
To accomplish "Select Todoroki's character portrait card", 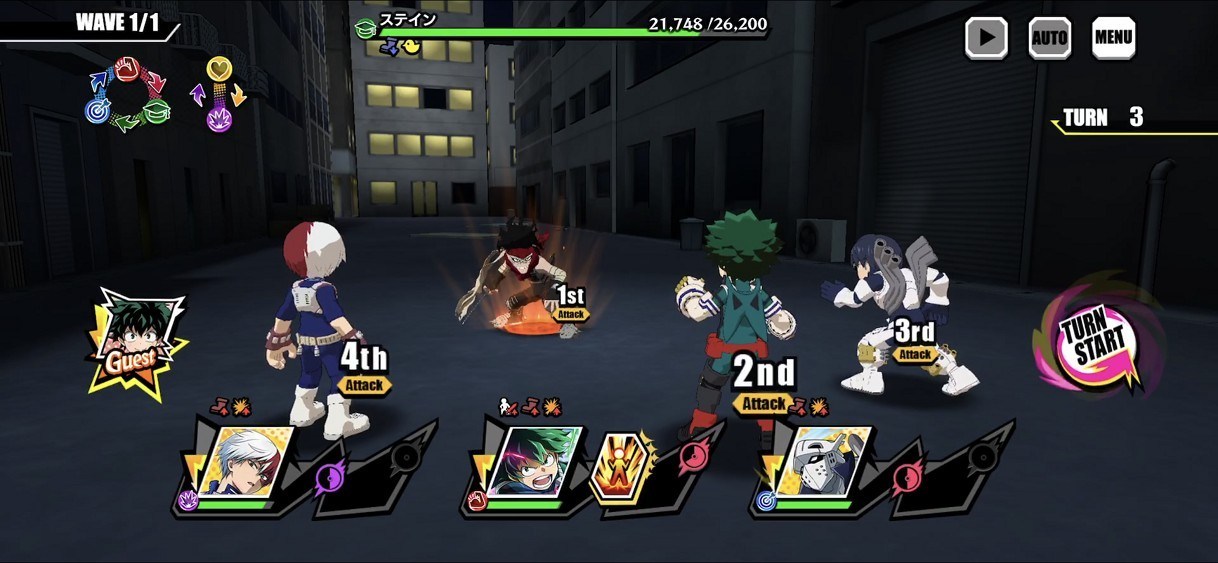I will [244, 463].
